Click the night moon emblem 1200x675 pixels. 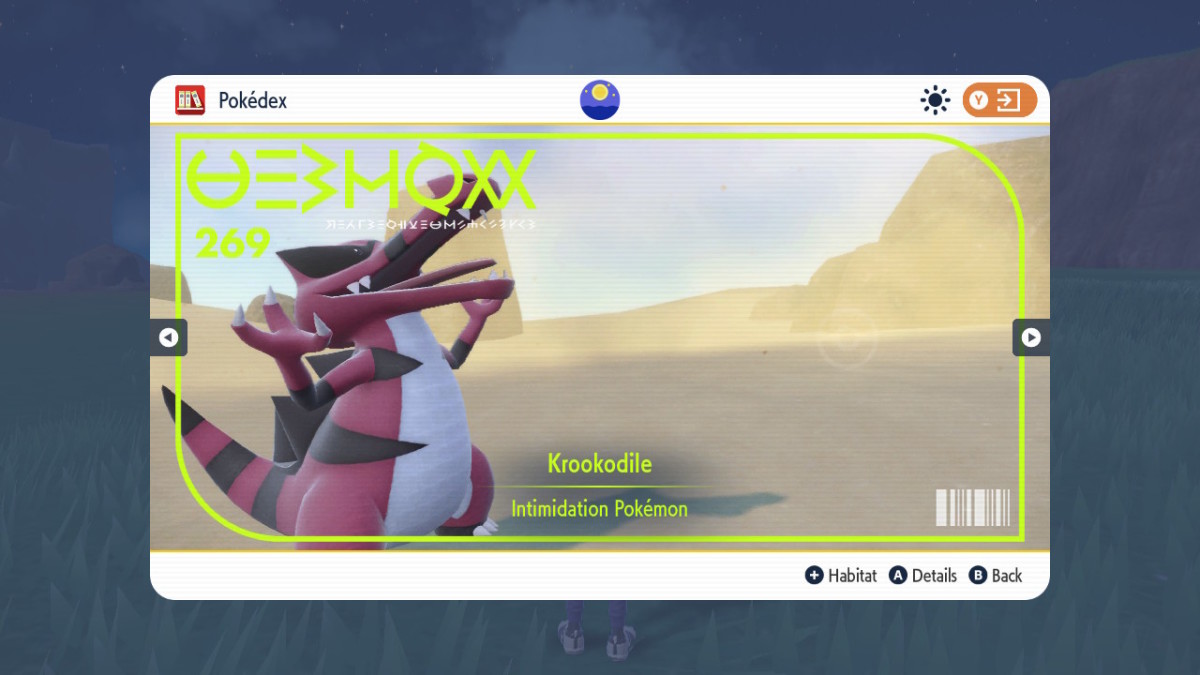click(600, 100)
